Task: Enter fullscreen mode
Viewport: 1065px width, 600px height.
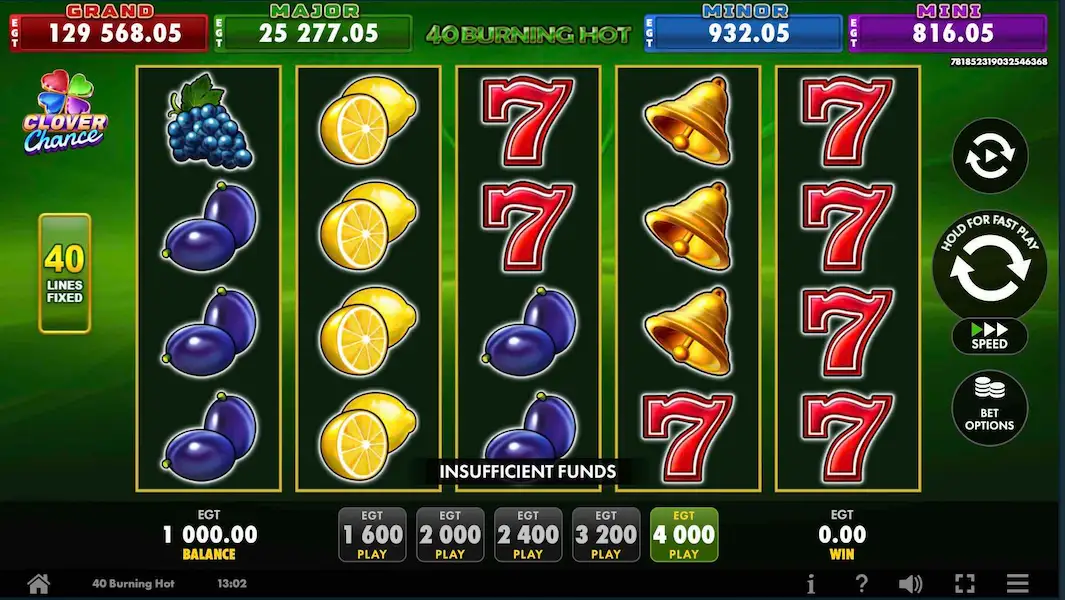Action: [x=964, y=584]
